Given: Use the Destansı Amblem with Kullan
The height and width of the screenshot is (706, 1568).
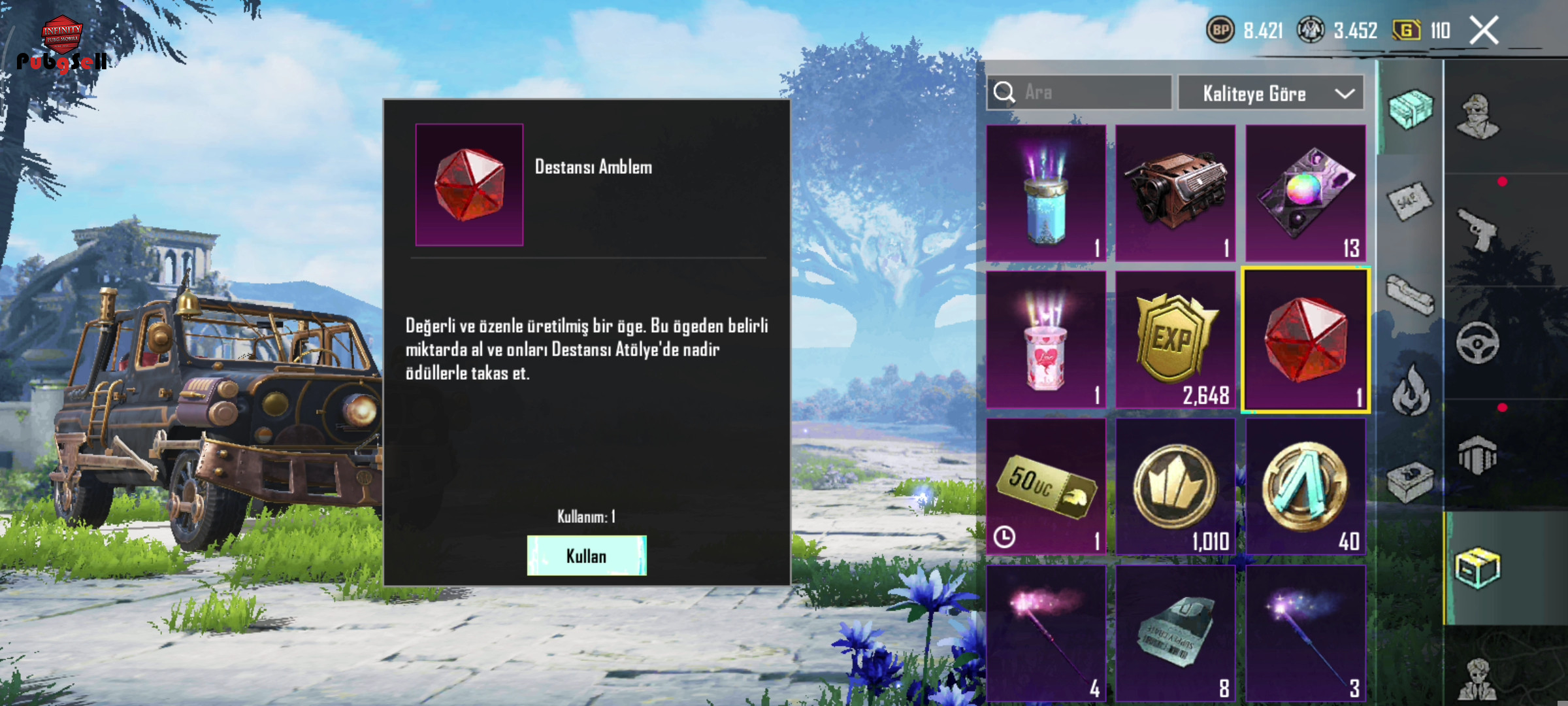Looking at the screenshot, I should click(x=586, y=556).
